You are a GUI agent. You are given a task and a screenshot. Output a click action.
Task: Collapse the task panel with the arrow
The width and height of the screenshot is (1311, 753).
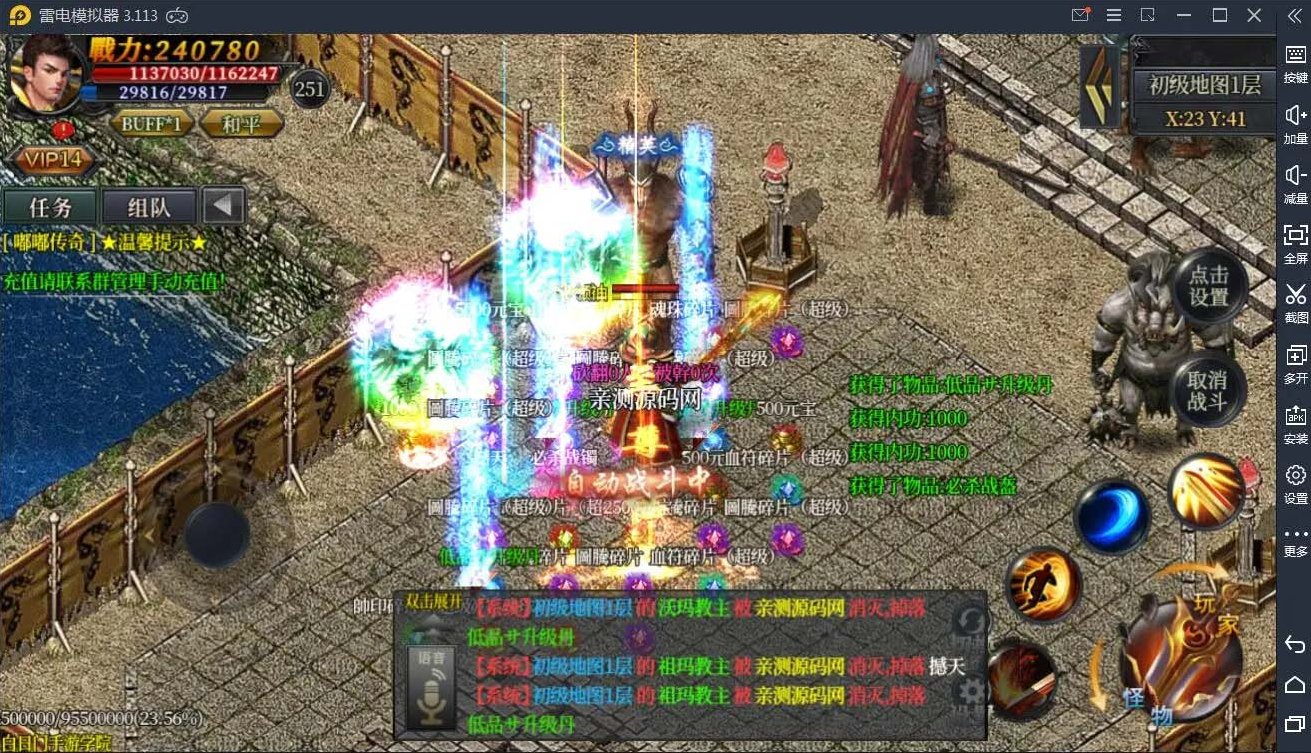click(224, 207)
